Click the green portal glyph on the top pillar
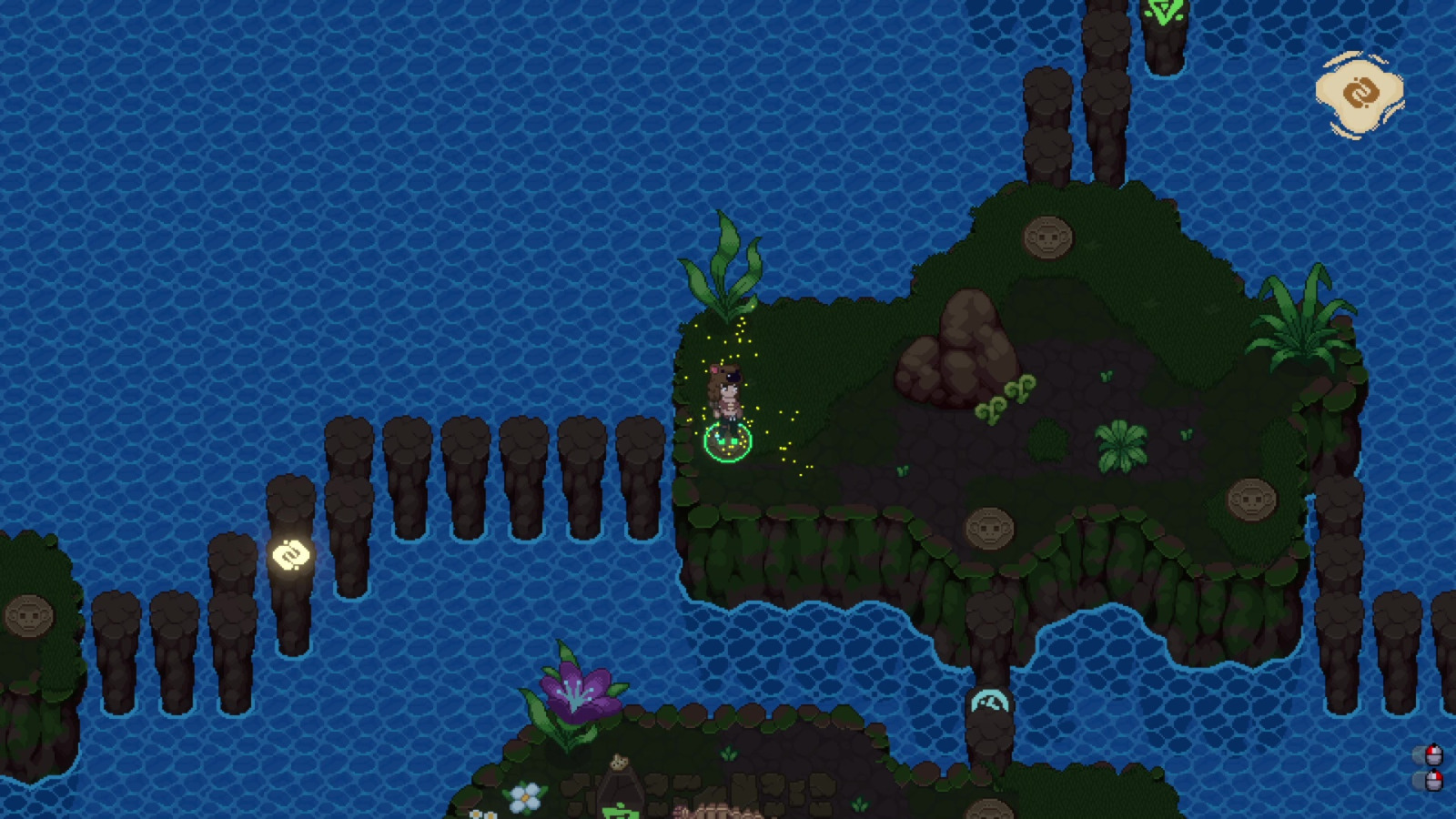The image size is (1456, 819). (x=1162, y=13)
